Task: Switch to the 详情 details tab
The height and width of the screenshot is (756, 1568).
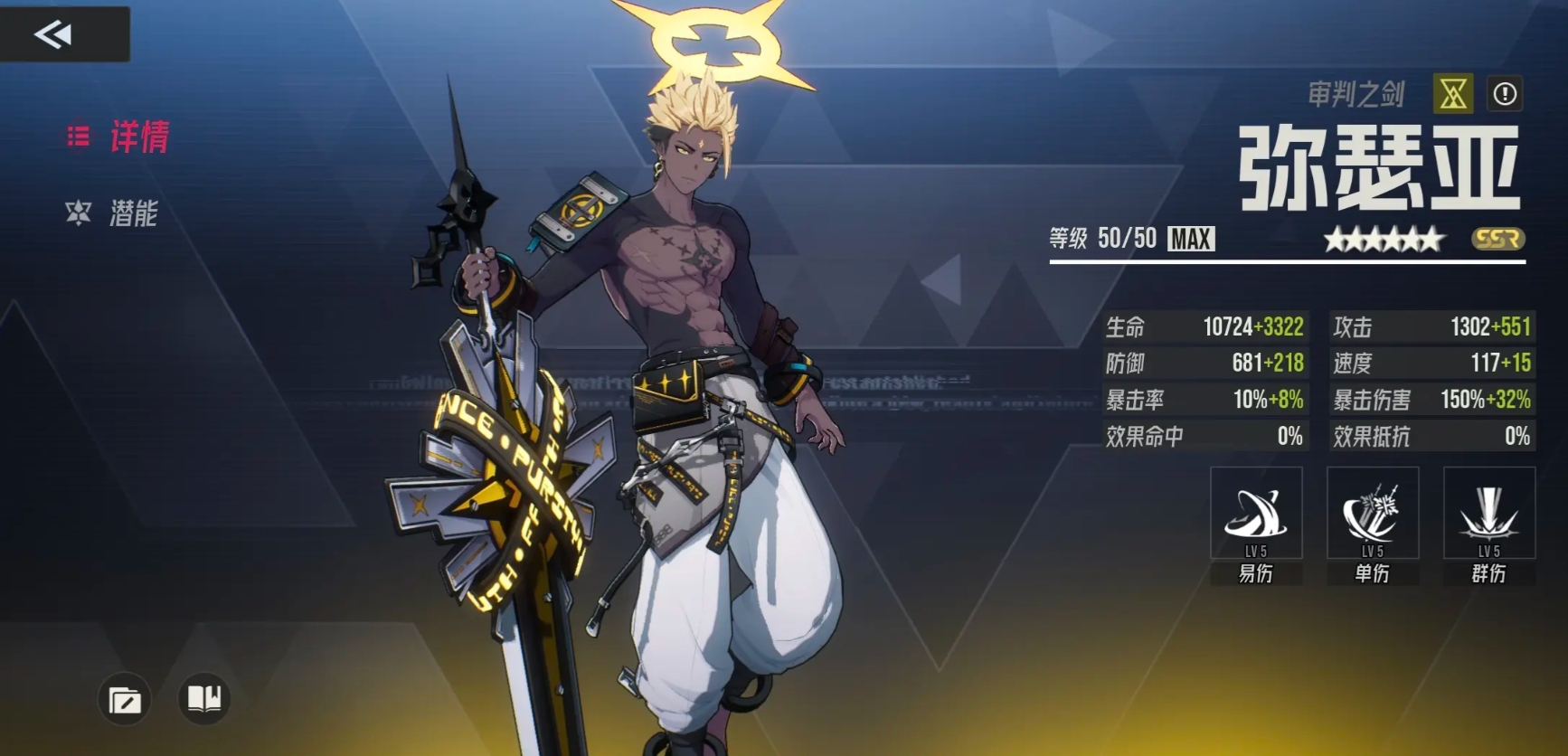Action: pyautogui.click(x=118, y=137)
